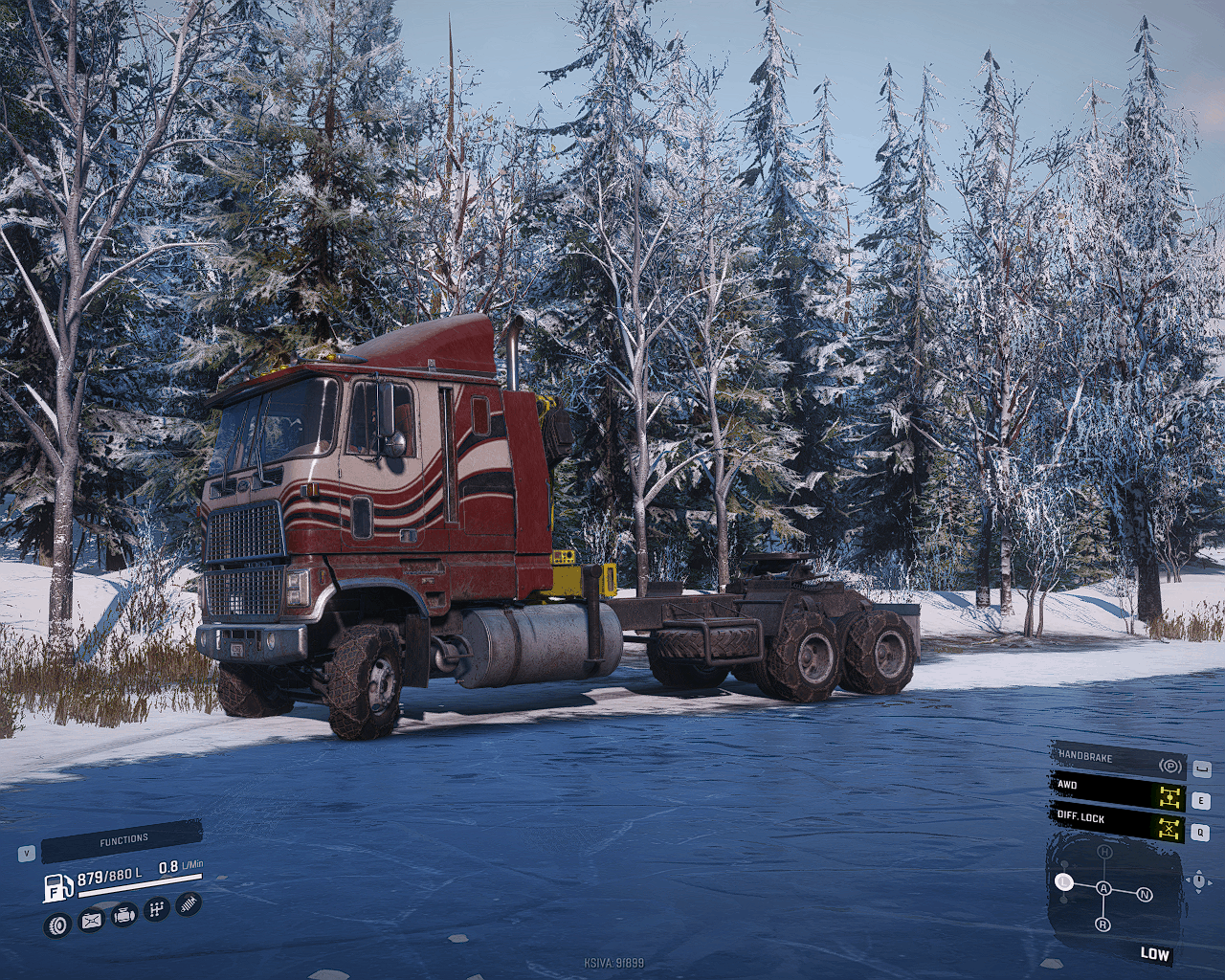Shift the gearbox into Neutral
Image resolution: width=1225 pixels, height=980 pixels.
pos(1145,895)
